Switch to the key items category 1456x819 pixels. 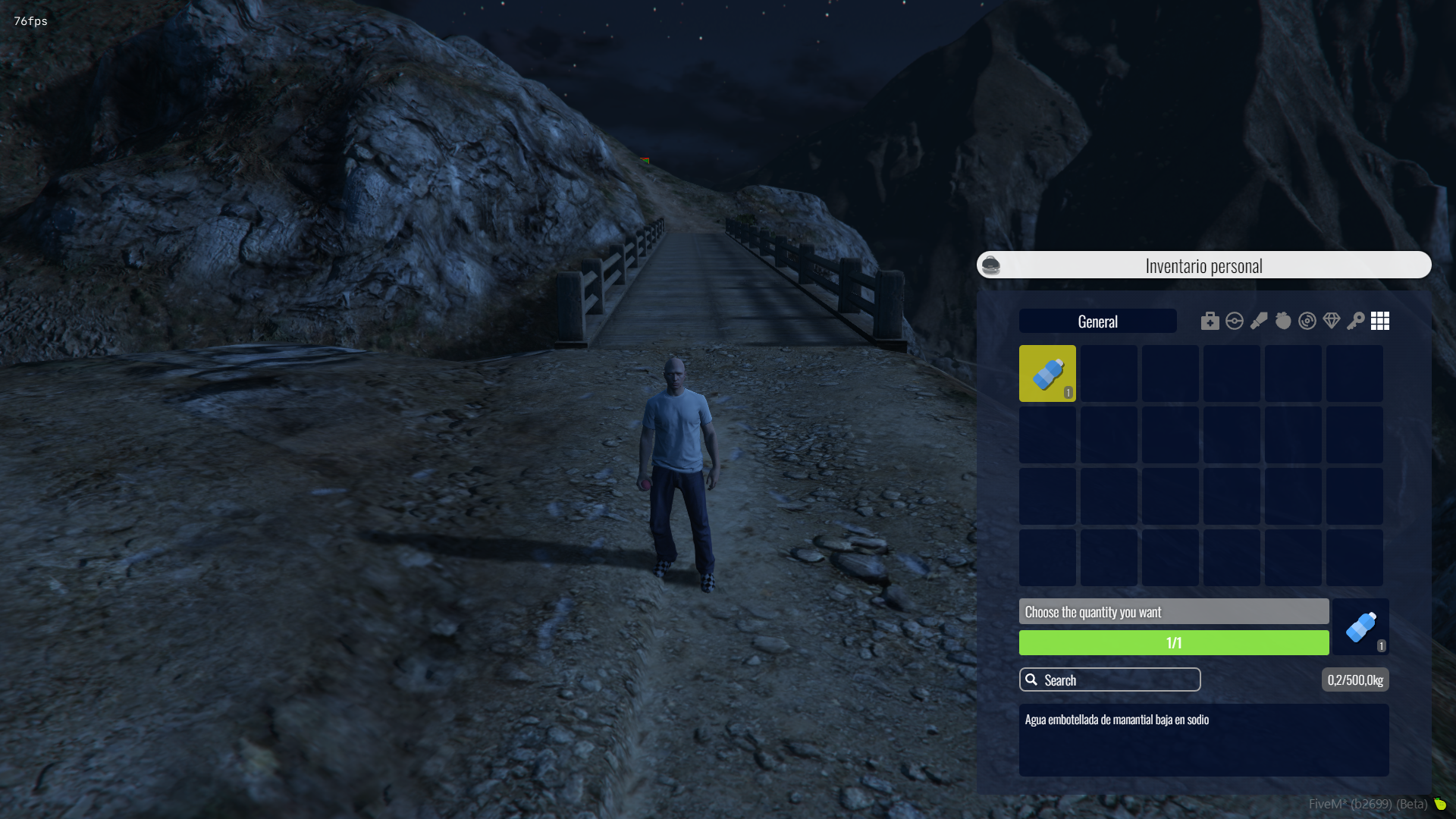tap(1356, 322)
